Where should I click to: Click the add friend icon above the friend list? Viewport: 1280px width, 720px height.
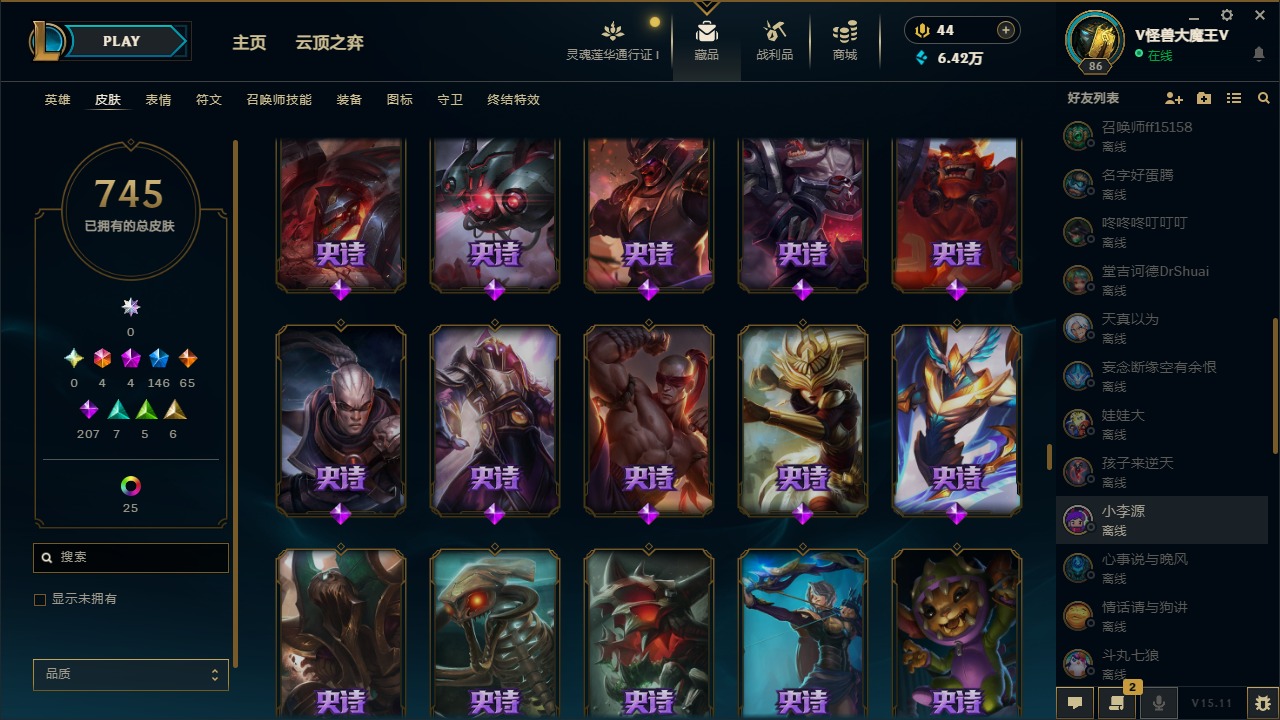click(x=1174, y=98)
